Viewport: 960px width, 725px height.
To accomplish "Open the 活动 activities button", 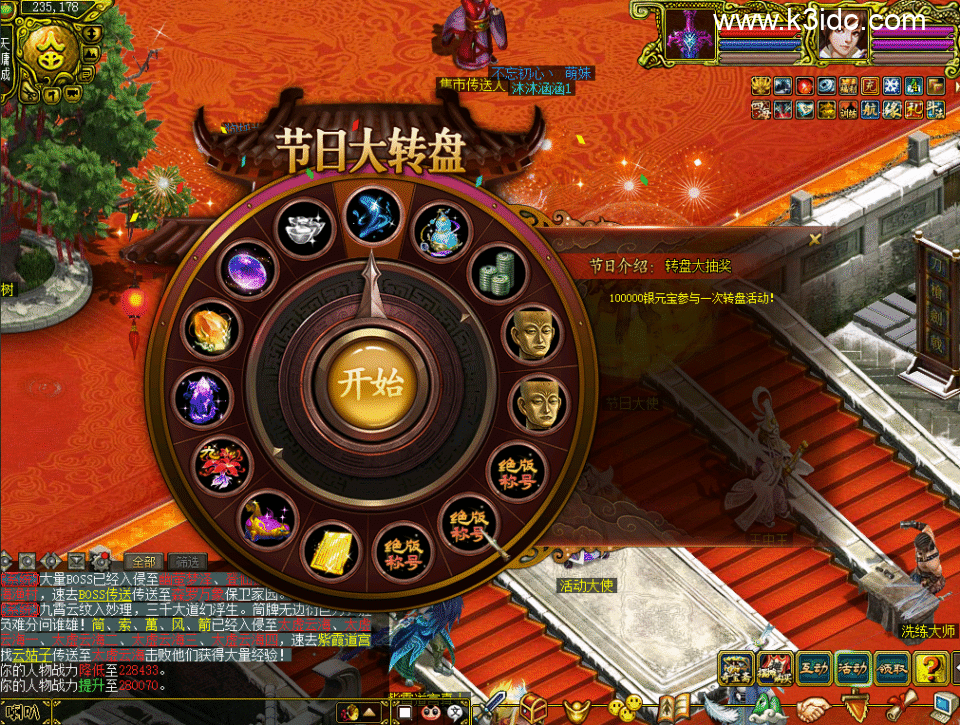I will [854, 665].
